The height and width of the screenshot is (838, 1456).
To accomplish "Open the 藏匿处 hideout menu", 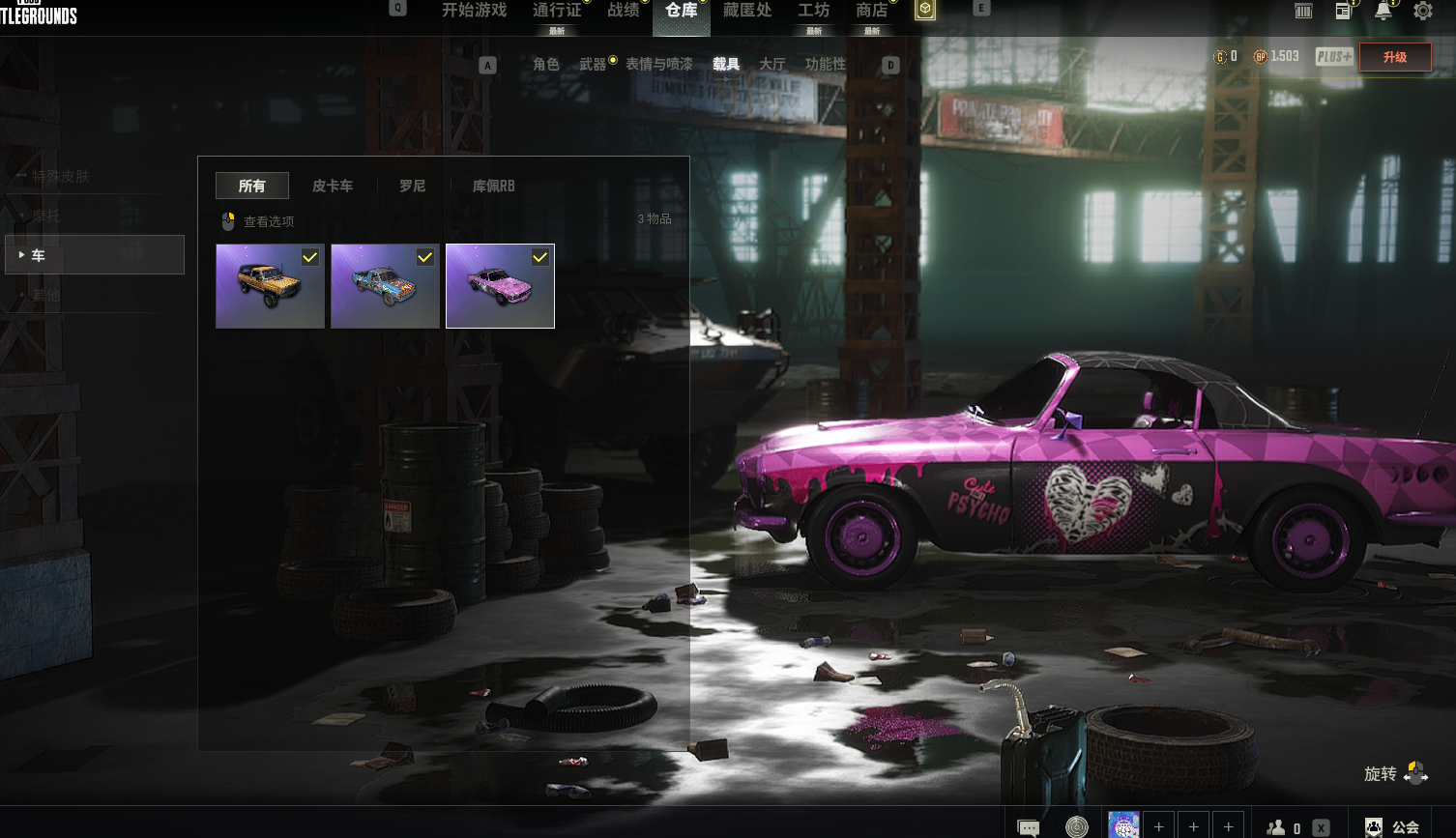I will point(747,11).
